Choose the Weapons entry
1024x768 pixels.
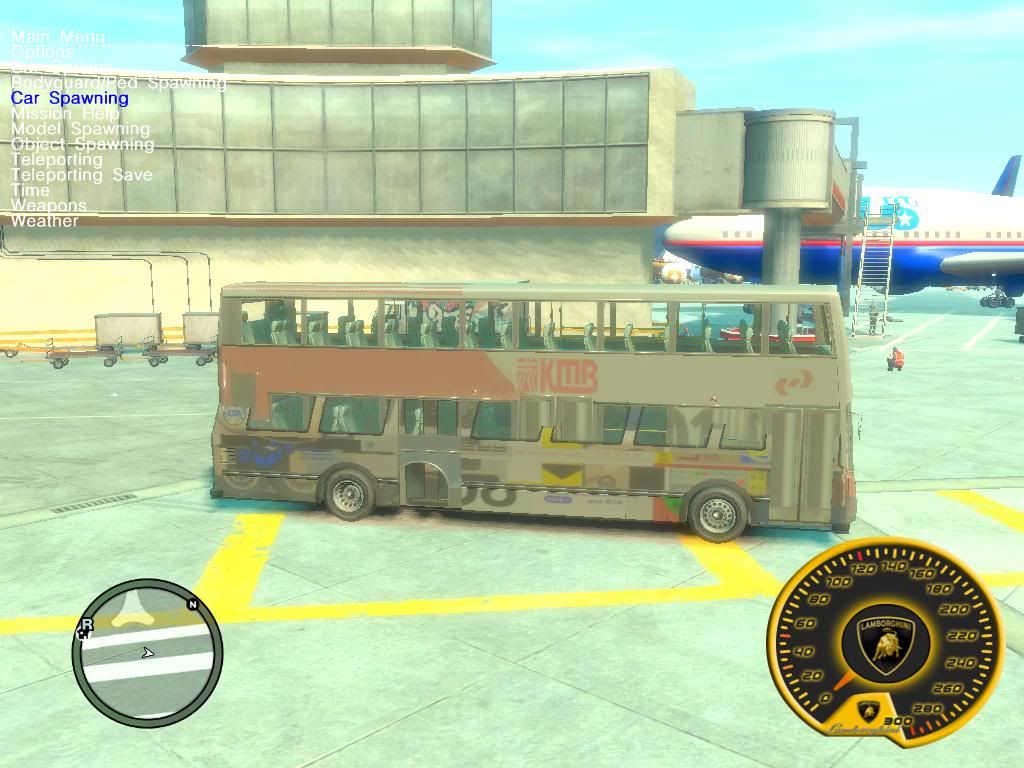coord(49,205)
